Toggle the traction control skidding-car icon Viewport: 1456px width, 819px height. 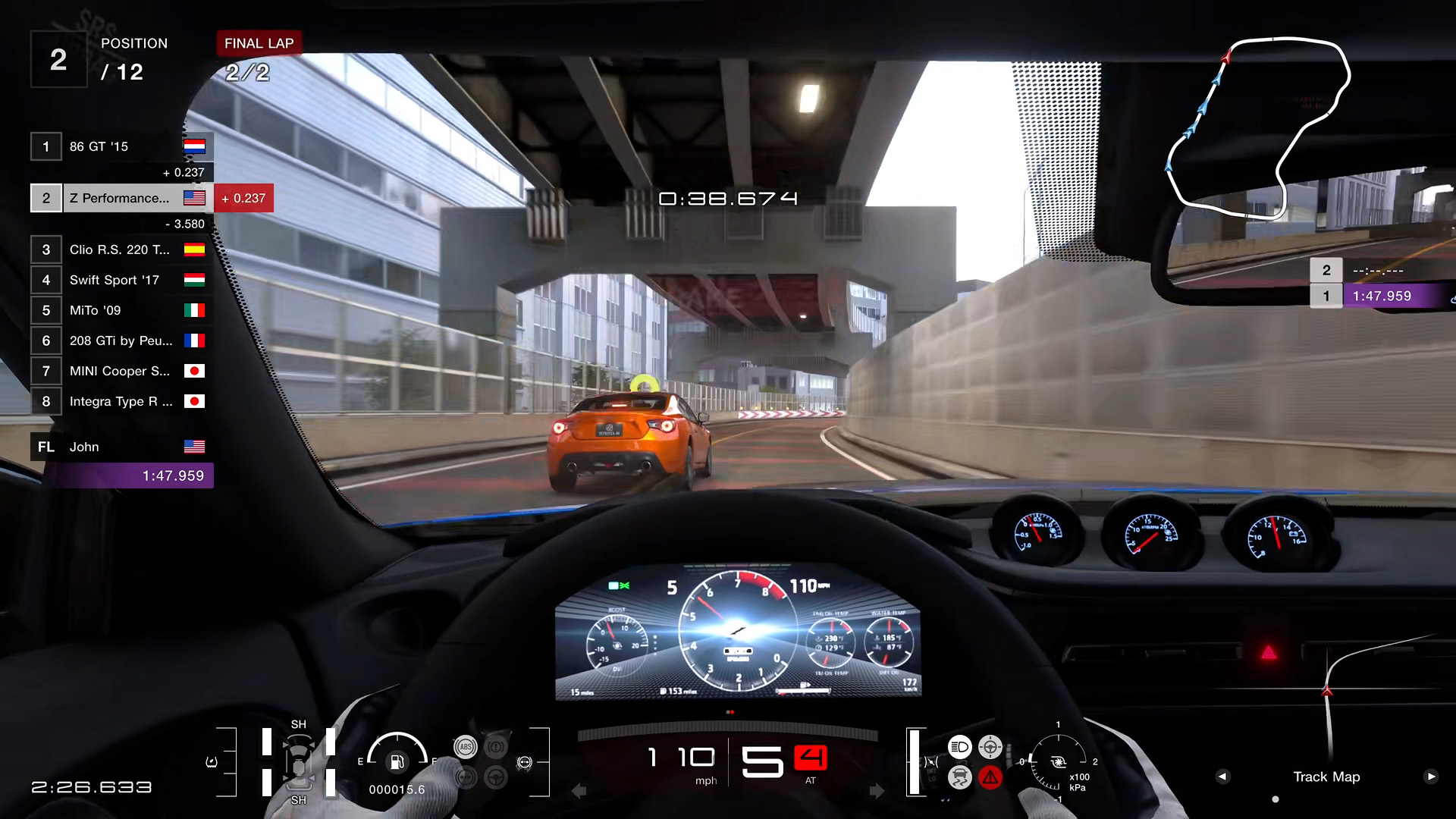click(x=959, y=777)
